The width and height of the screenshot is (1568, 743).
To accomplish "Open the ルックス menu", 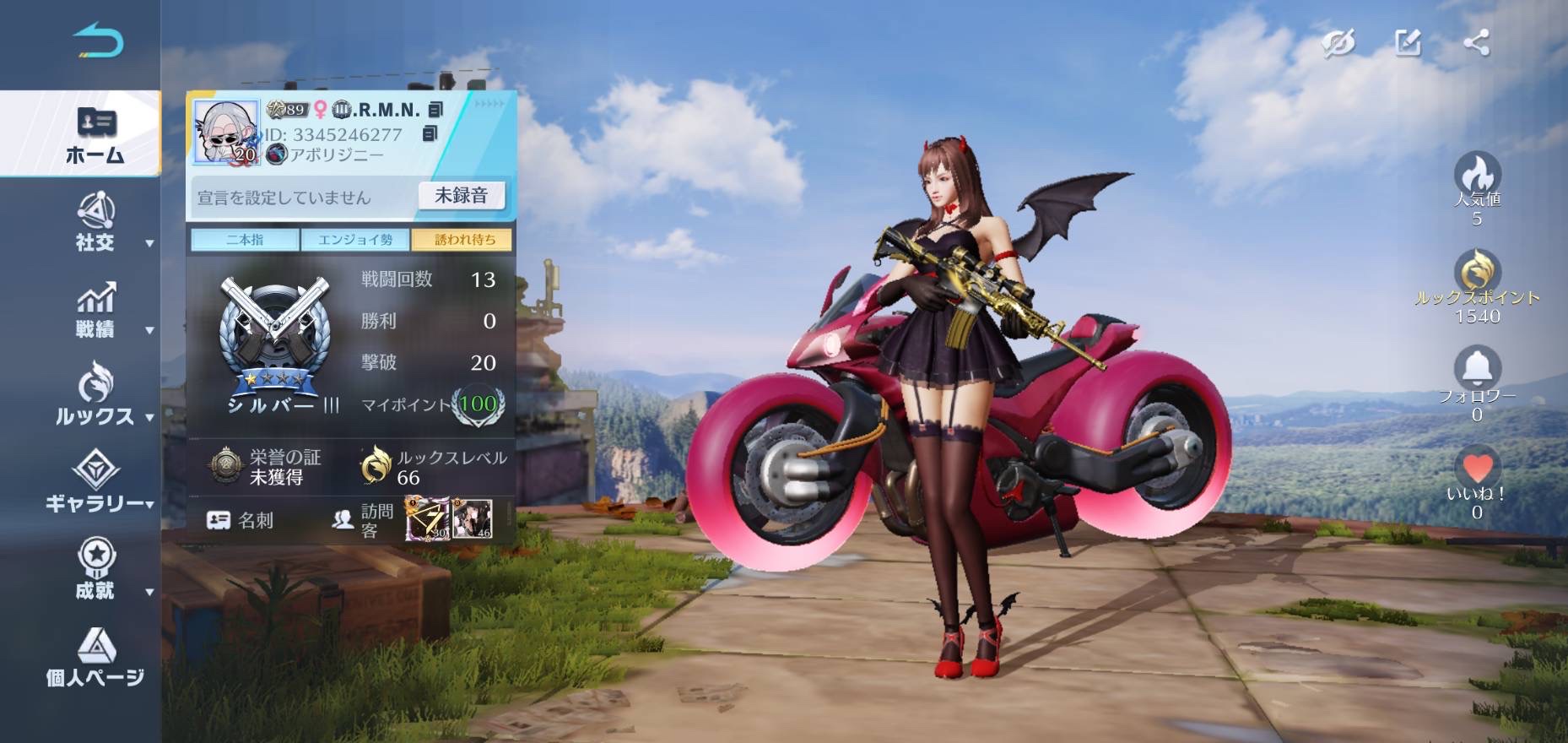I will click(x=96, y=395).
